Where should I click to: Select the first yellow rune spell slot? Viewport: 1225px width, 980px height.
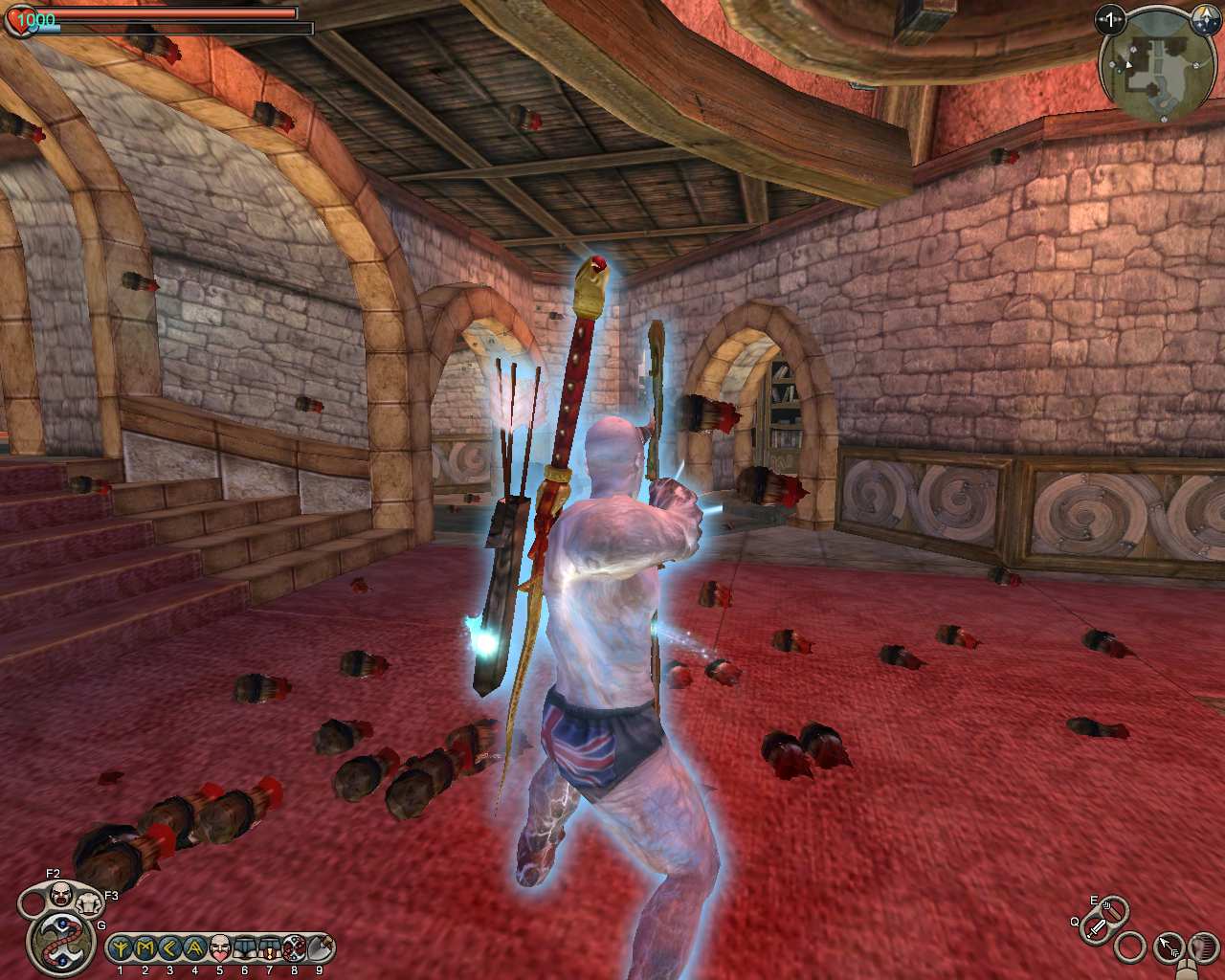121,948
